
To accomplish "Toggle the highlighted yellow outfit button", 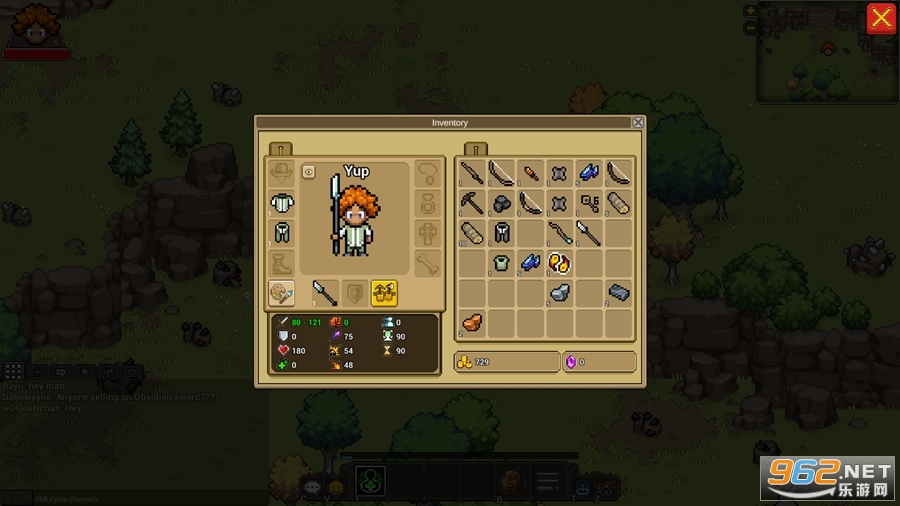I will pos(384,292).
